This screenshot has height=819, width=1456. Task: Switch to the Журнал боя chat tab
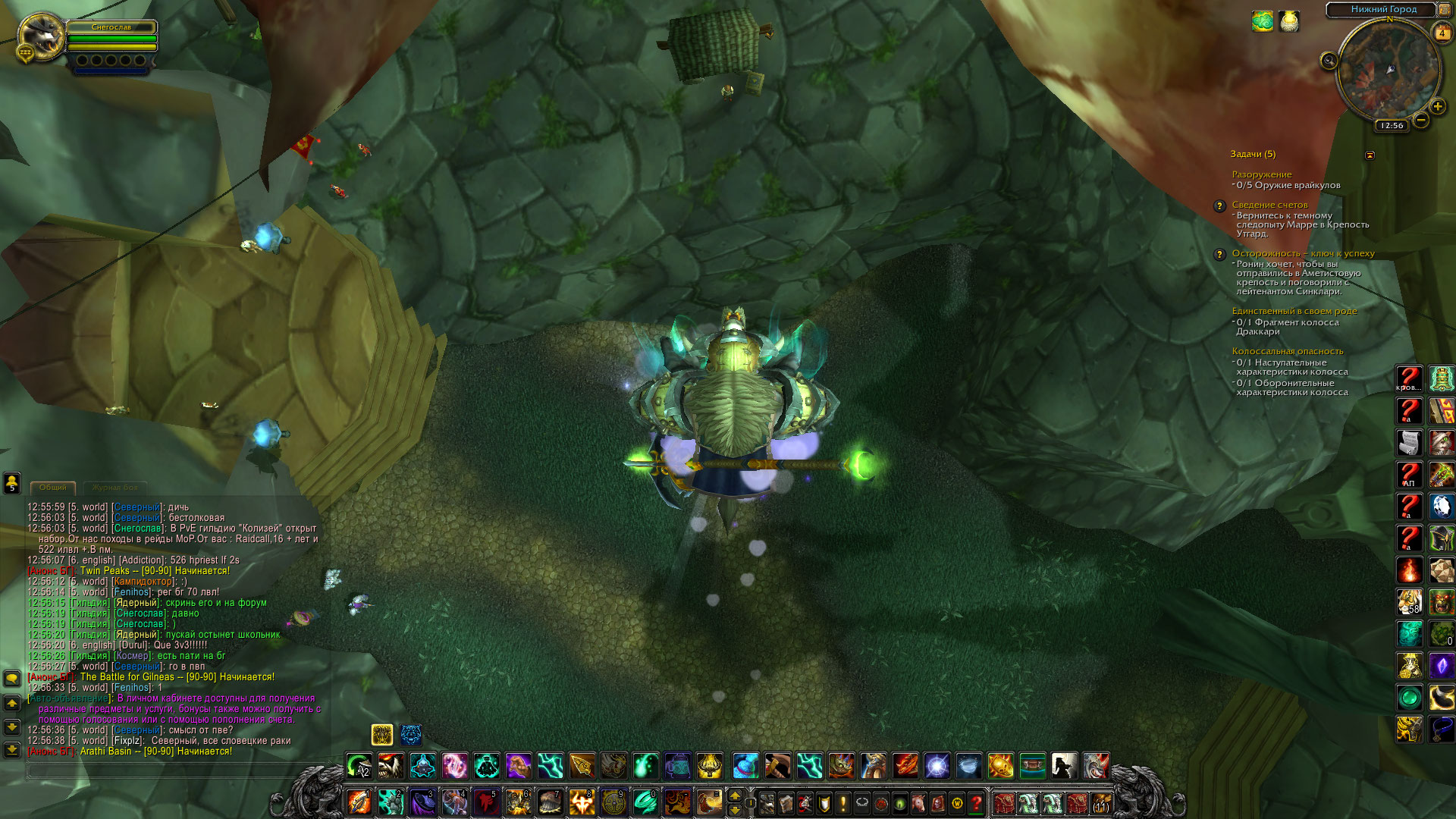[x=115, y=488]
